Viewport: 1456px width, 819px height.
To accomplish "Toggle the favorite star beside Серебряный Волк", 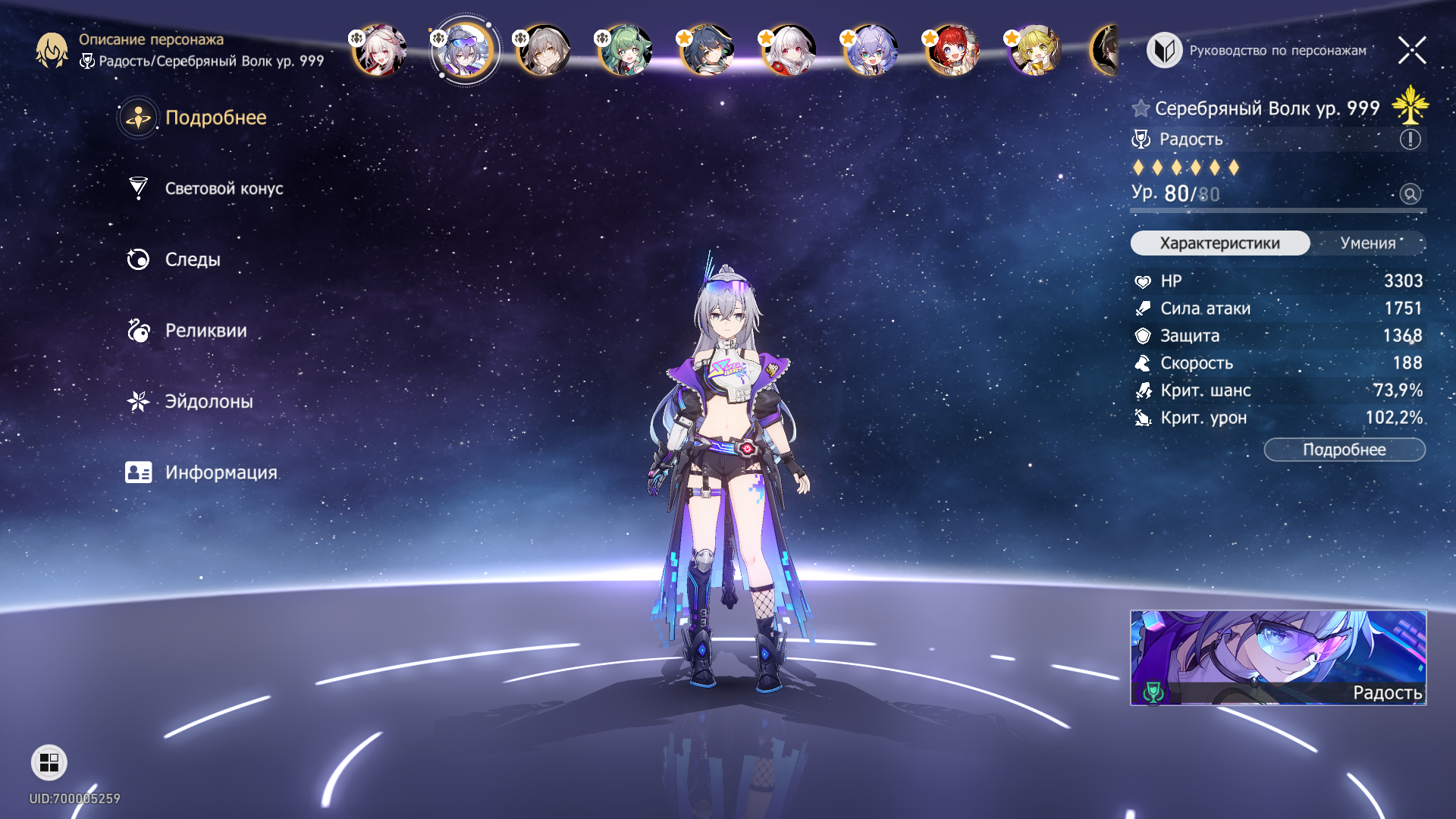I will [1141, 108].
